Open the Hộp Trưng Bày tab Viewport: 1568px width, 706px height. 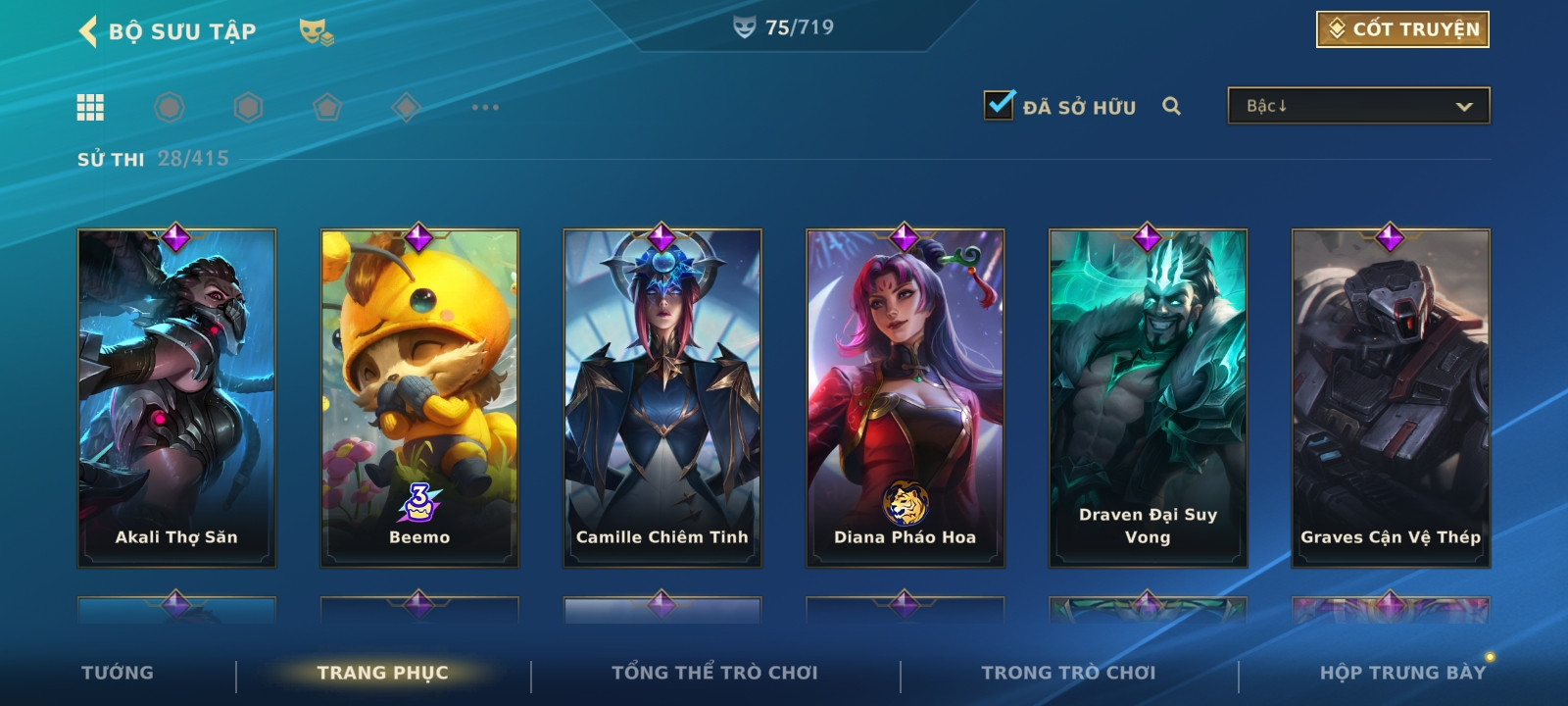click(1402, 673)
